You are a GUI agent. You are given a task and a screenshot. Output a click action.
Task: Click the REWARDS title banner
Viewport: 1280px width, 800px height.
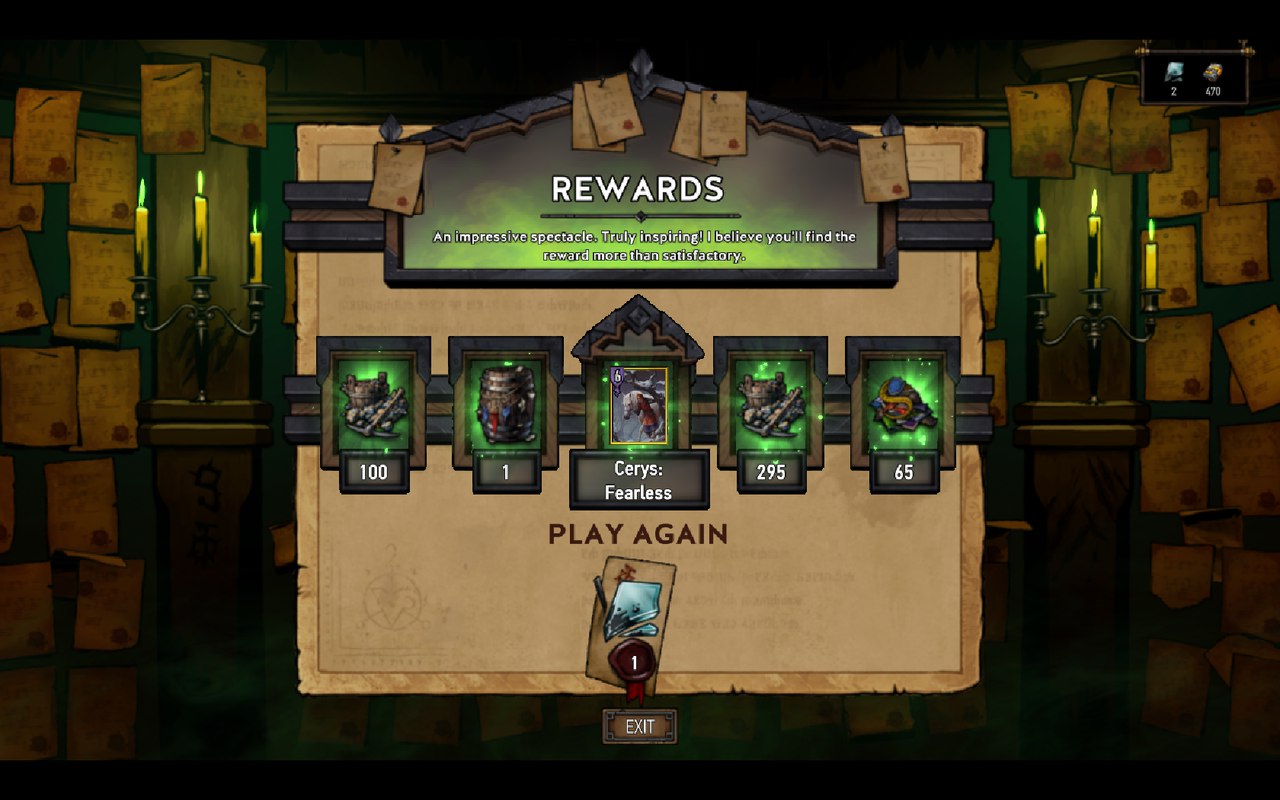[x=639, y=188]
